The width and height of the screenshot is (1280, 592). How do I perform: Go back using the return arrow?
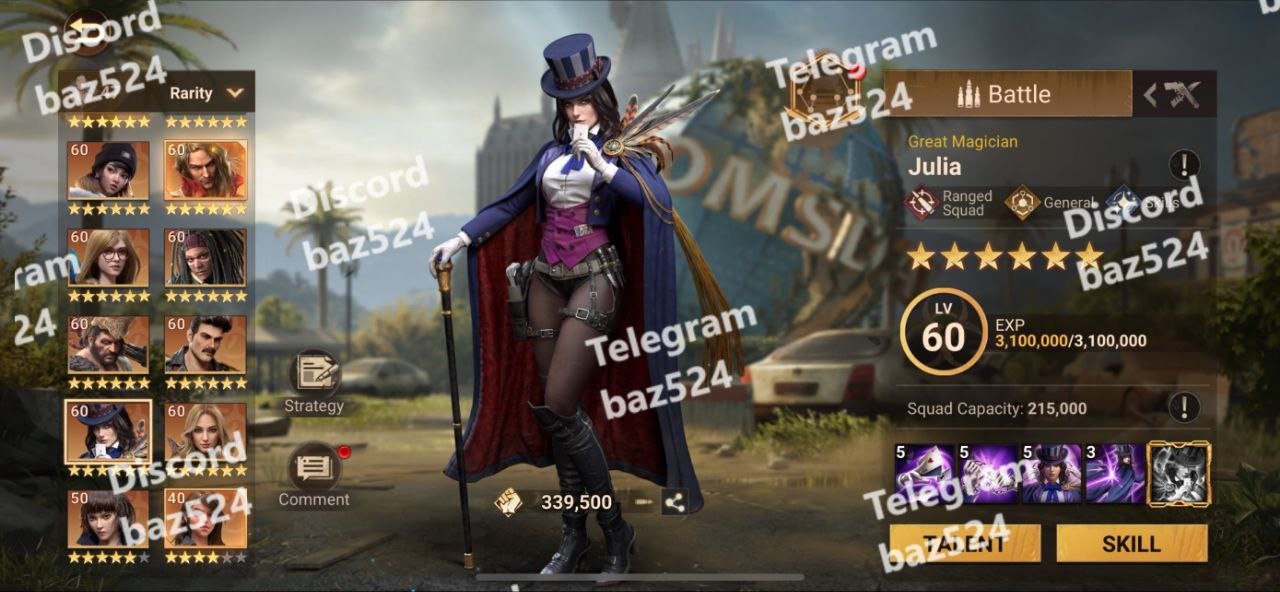(x=89, y=34)
